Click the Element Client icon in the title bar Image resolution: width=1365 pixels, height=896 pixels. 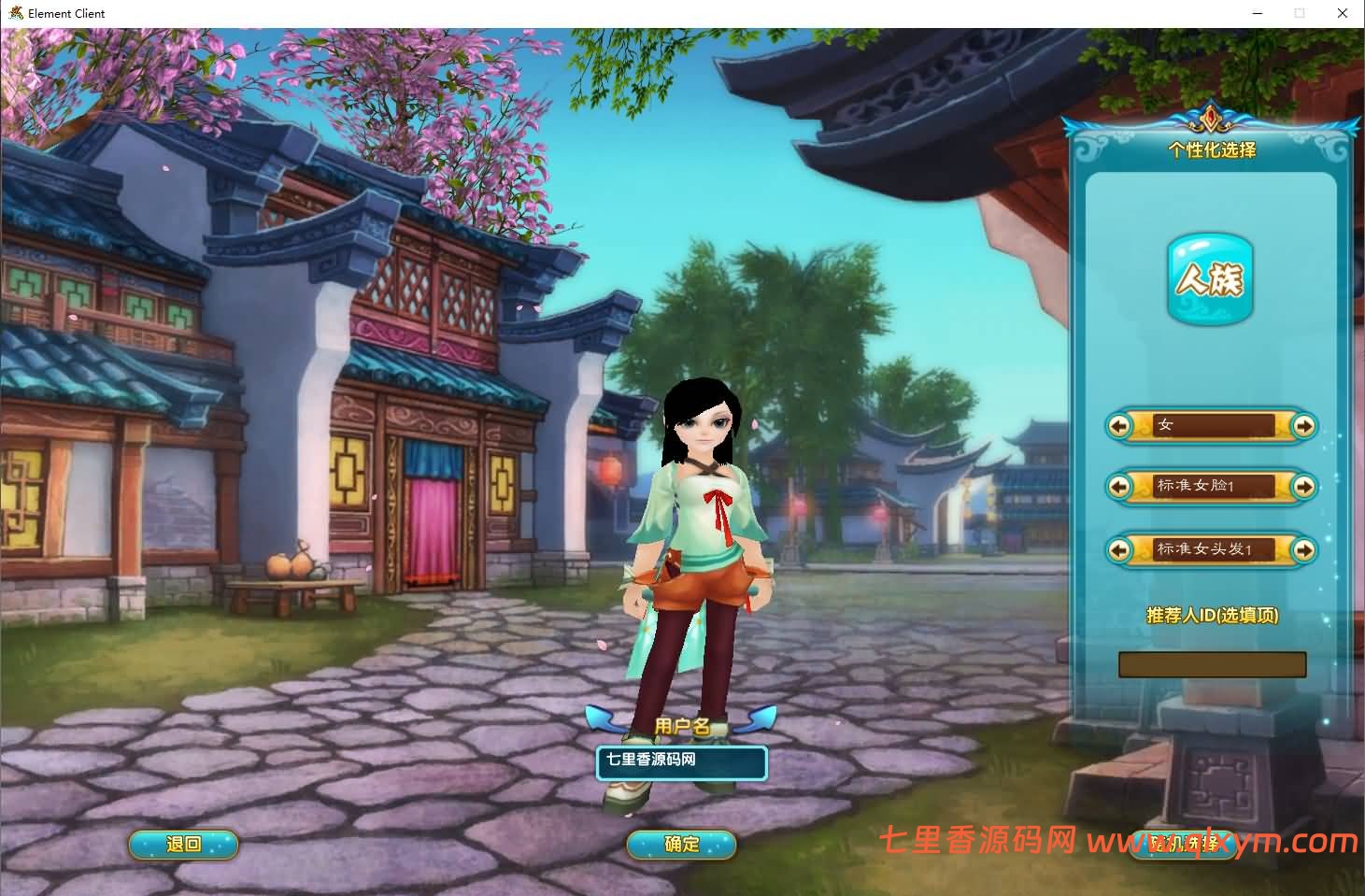(x=15, y=13)
